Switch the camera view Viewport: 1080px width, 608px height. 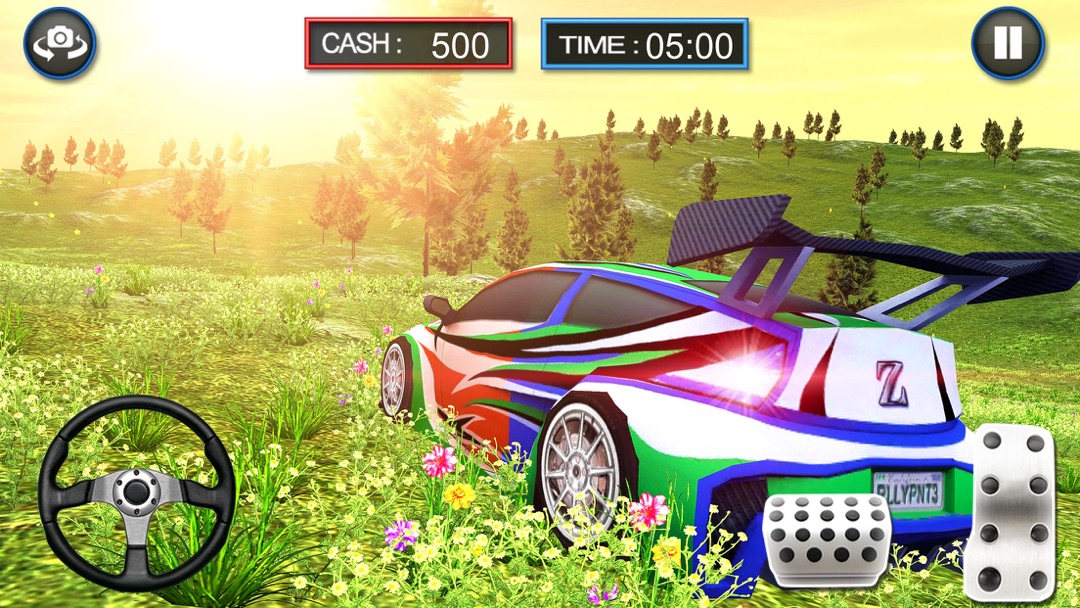pyautogui.click(x=60, y=42)
